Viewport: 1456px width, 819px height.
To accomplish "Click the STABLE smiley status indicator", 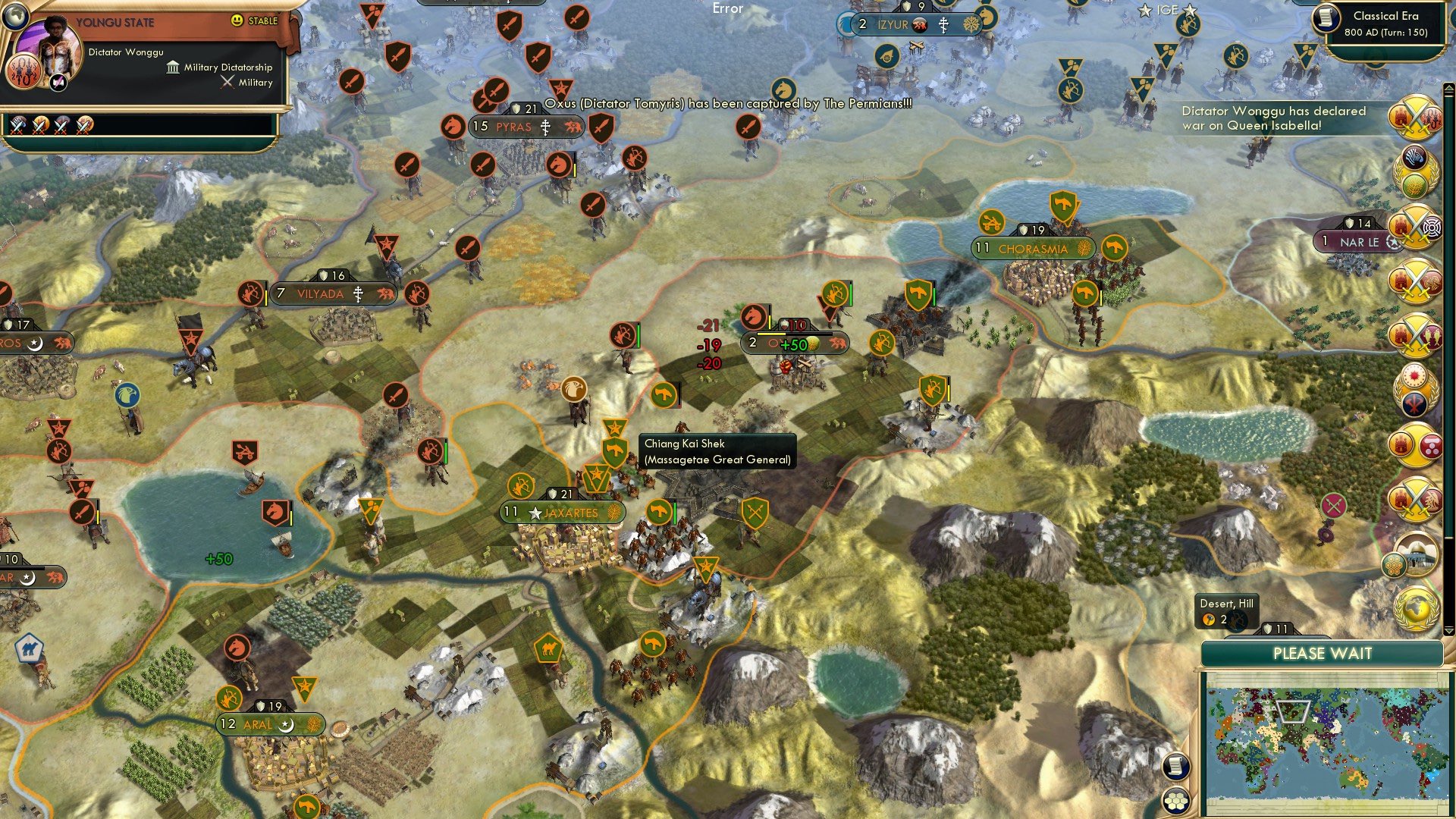I will click(236, 20).
